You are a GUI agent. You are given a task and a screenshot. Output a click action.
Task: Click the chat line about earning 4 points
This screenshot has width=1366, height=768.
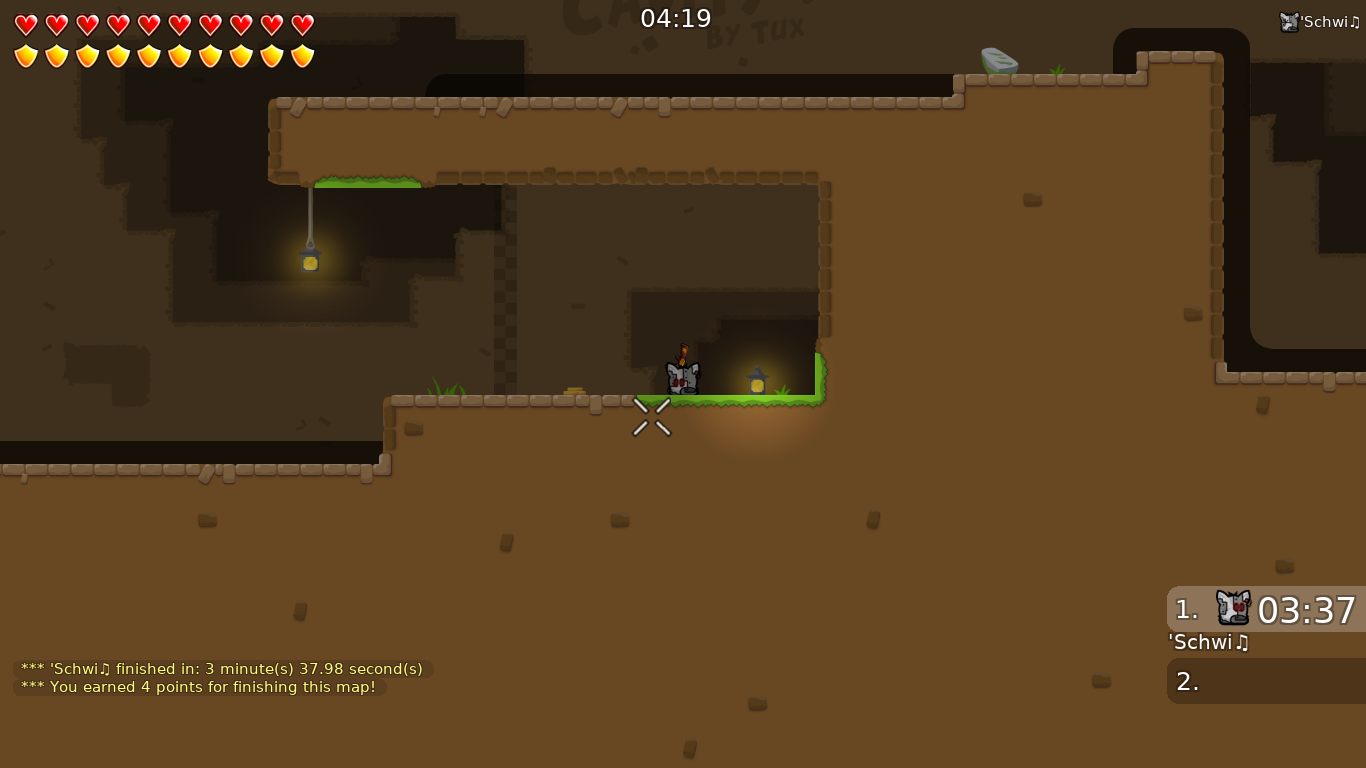pos(200,687)
